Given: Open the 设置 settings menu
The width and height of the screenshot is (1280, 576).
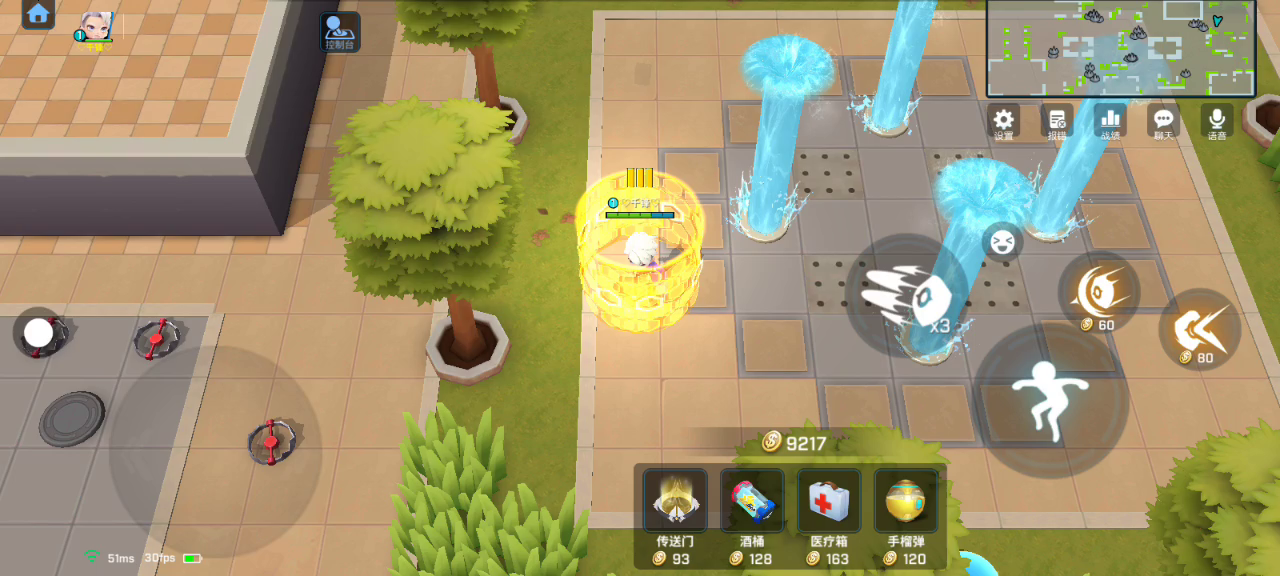Looking at the screenshot, I should click(x=1003, y=121).
